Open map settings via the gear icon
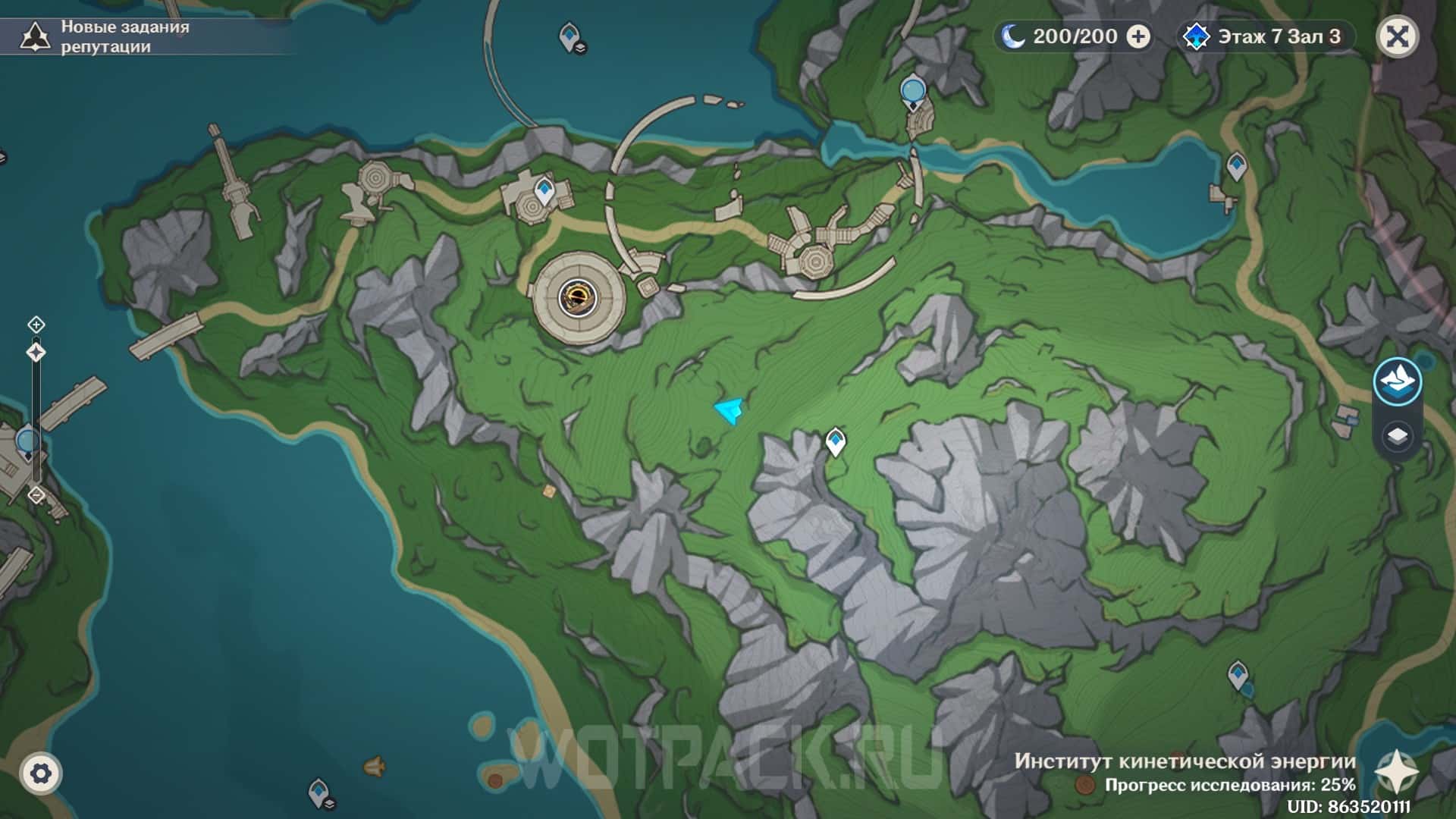The height and width of the screenshot is (819, 1456). point(41,773)
